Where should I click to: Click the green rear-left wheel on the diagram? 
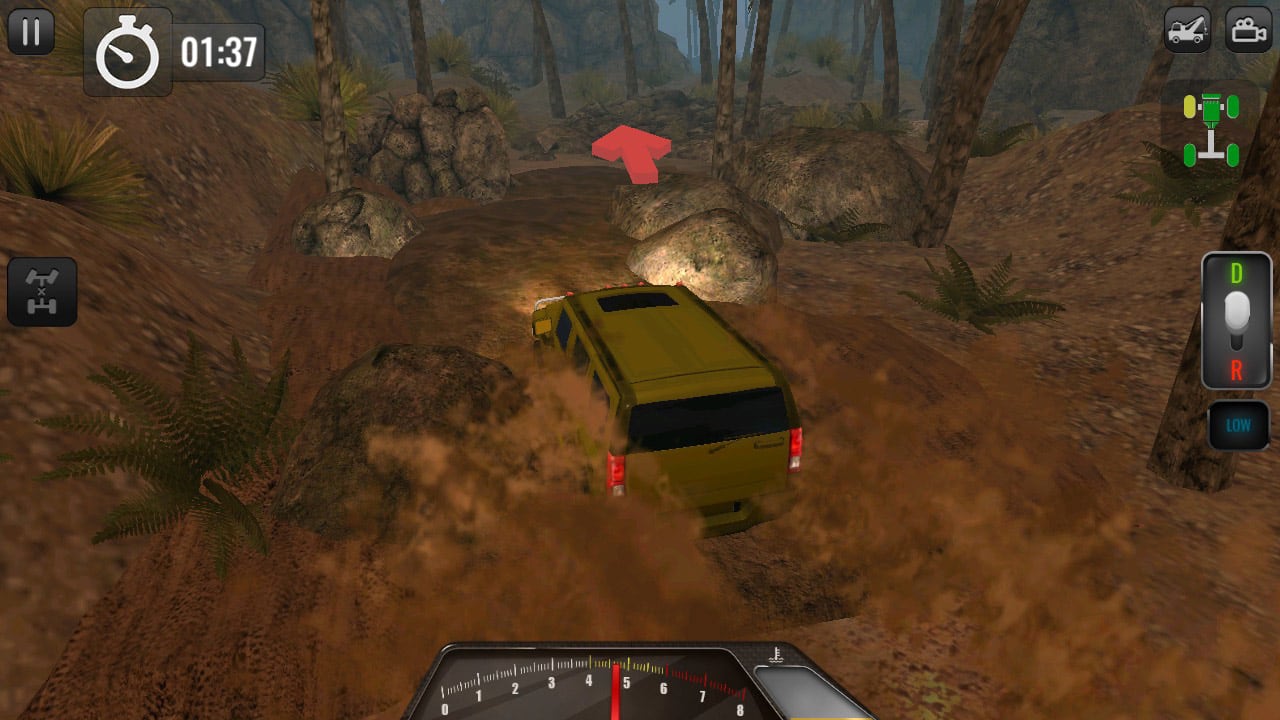tap(1189, 155)
